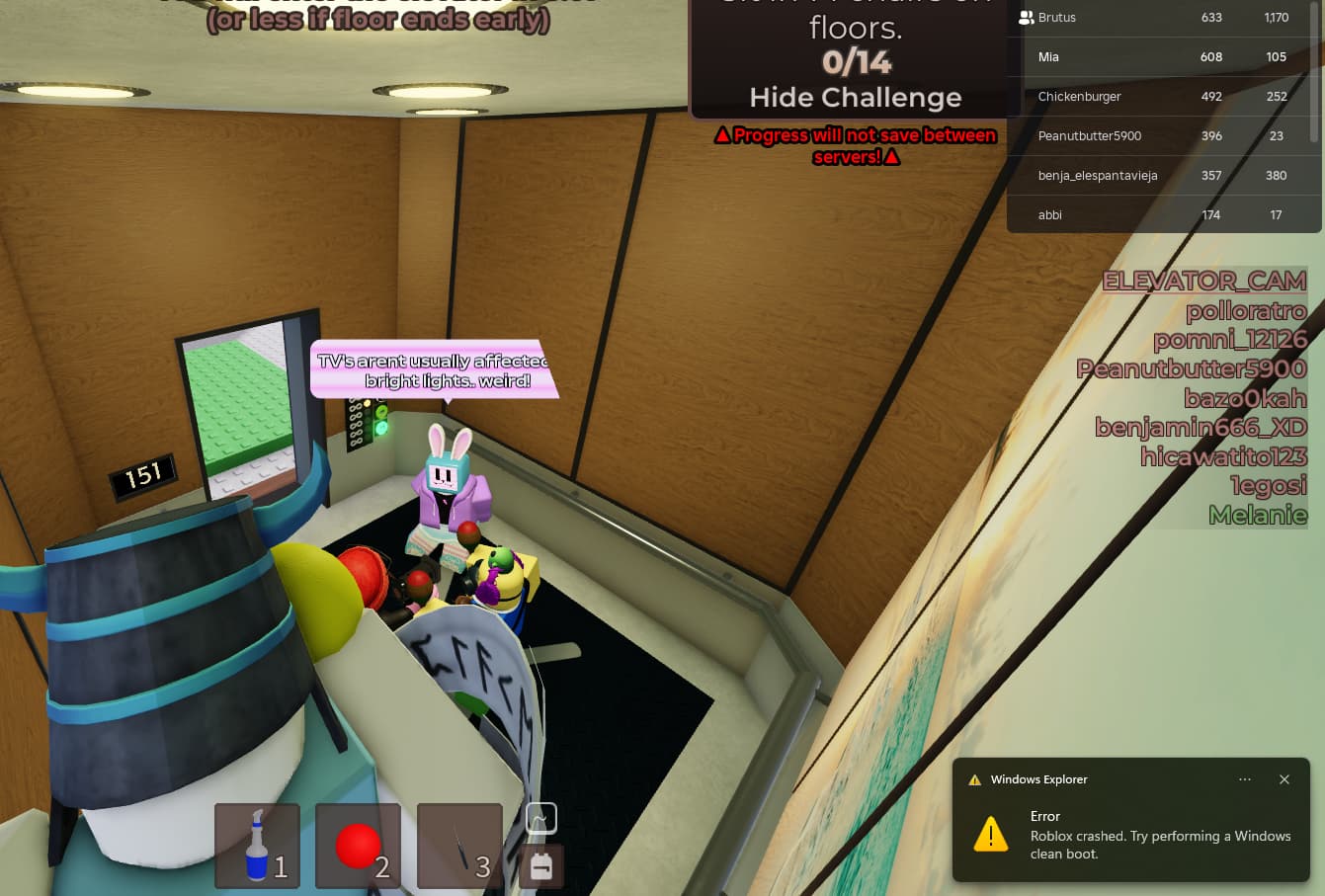Click the pink chat bubble about TVs
Screen dimensions: 1325x896
click(x=433, y=370)
